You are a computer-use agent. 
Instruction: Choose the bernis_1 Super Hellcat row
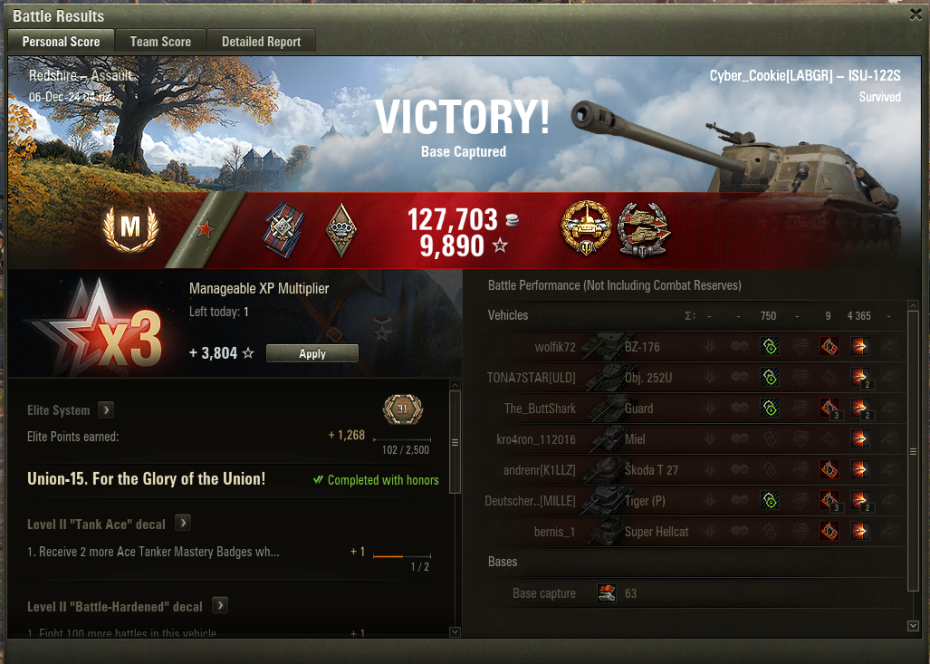pos(690,532)
